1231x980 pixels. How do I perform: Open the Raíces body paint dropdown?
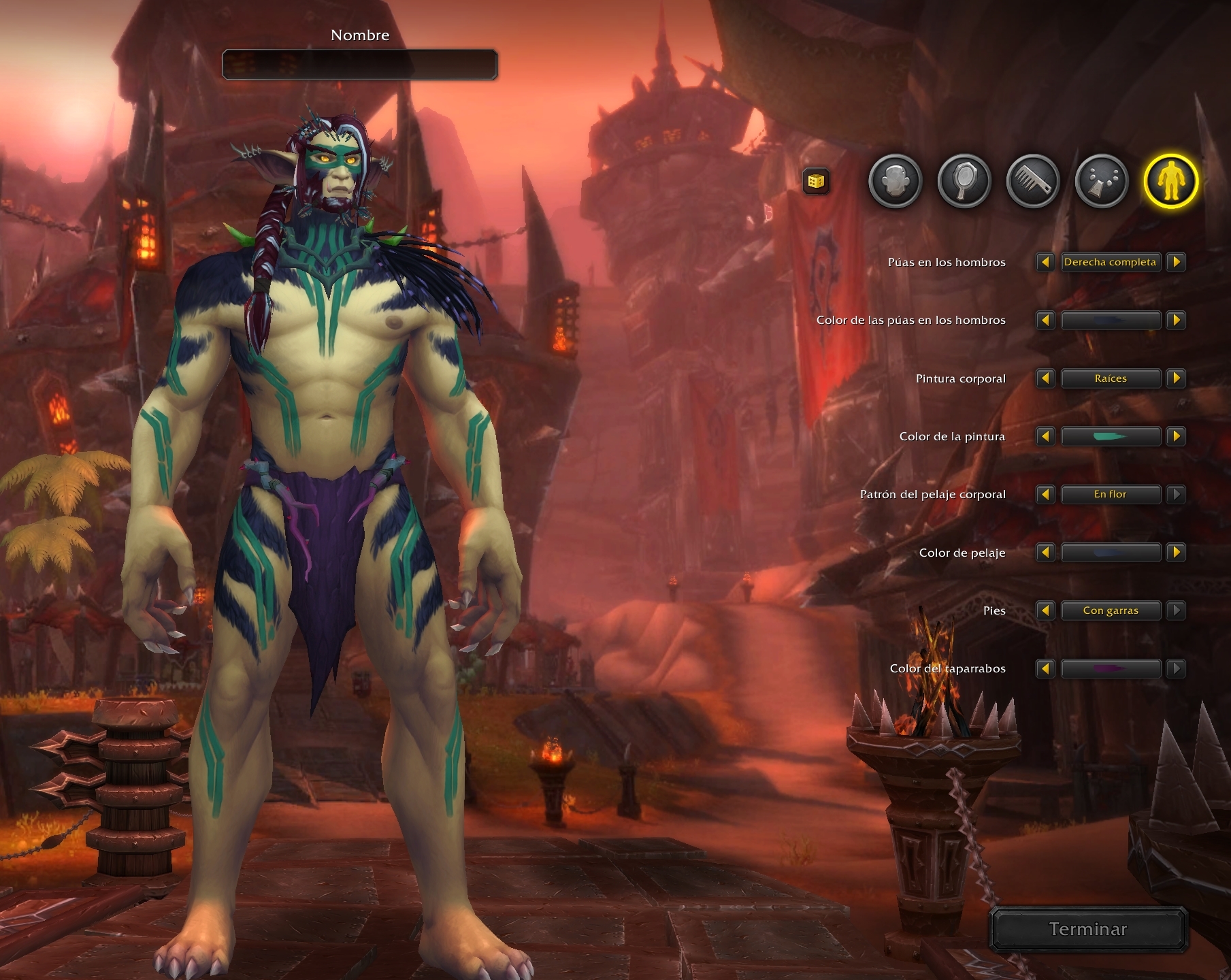pyautogui.click(x=1111, y=378)
